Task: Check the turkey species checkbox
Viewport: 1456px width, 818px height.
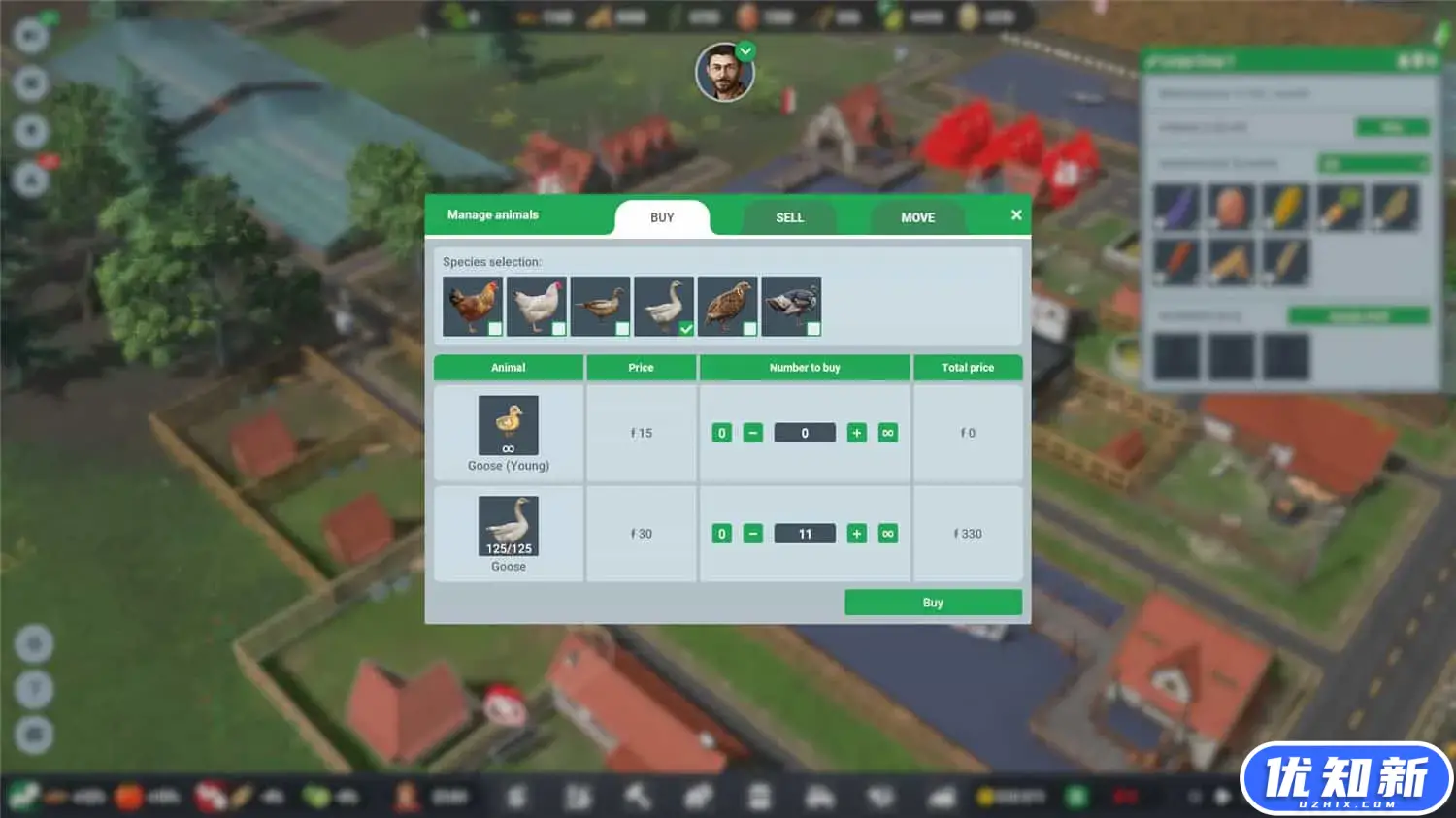Action: [x=814, y=329]
